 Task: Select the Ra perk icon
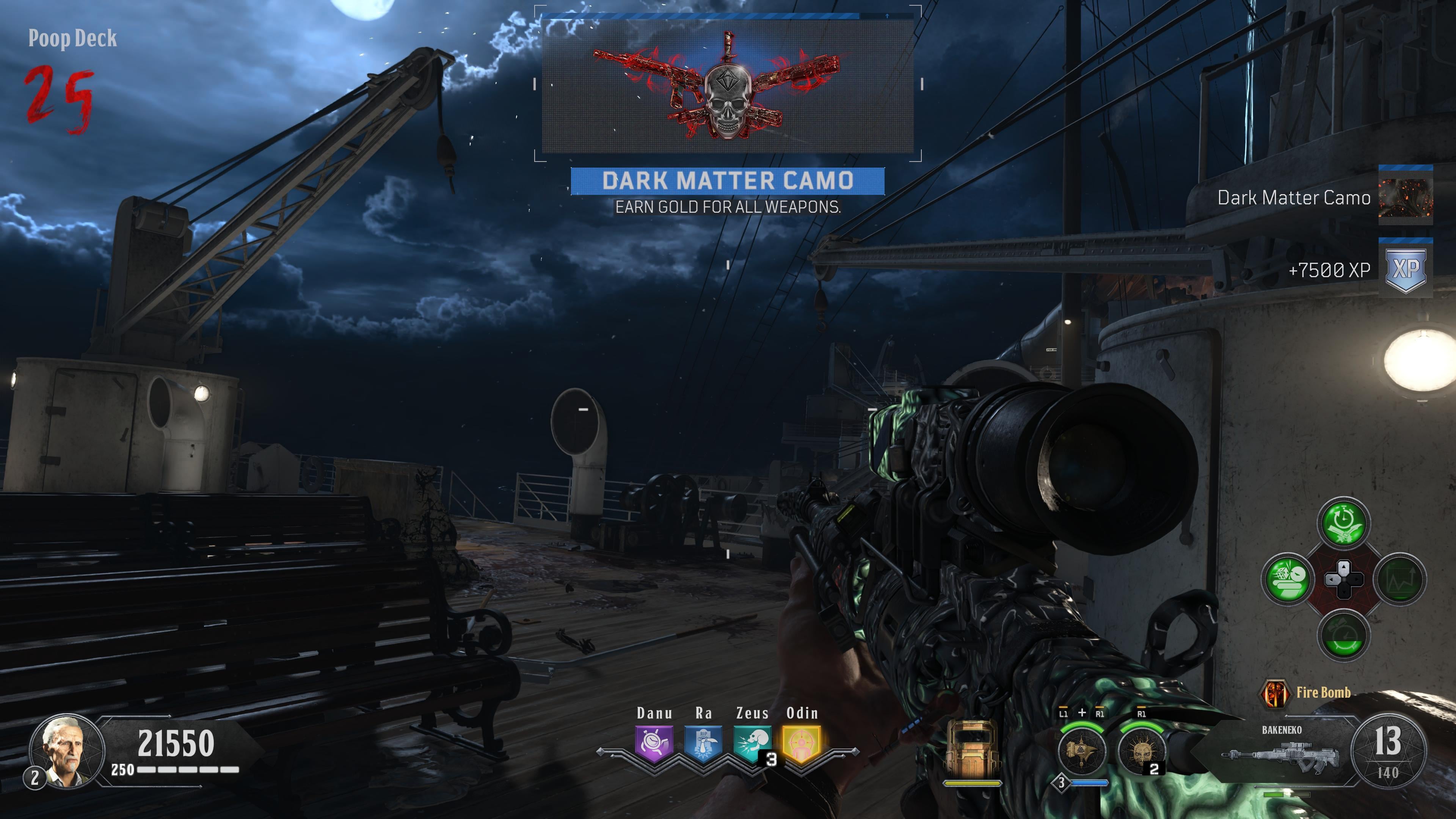coord(703,743)
